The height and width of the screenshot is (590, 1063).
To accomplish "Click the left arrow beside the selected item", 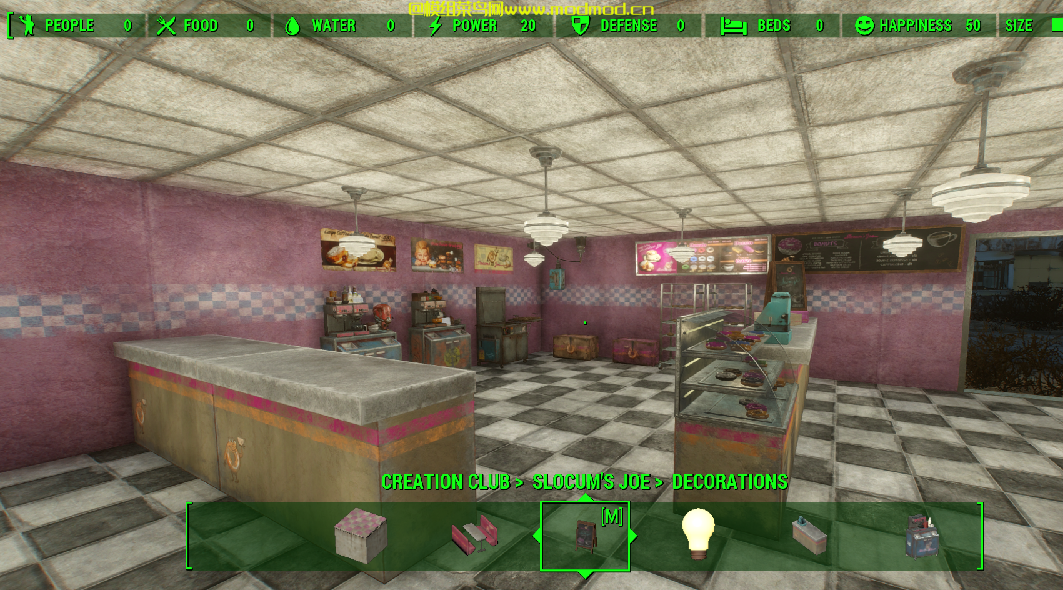I will click(538, 535).
